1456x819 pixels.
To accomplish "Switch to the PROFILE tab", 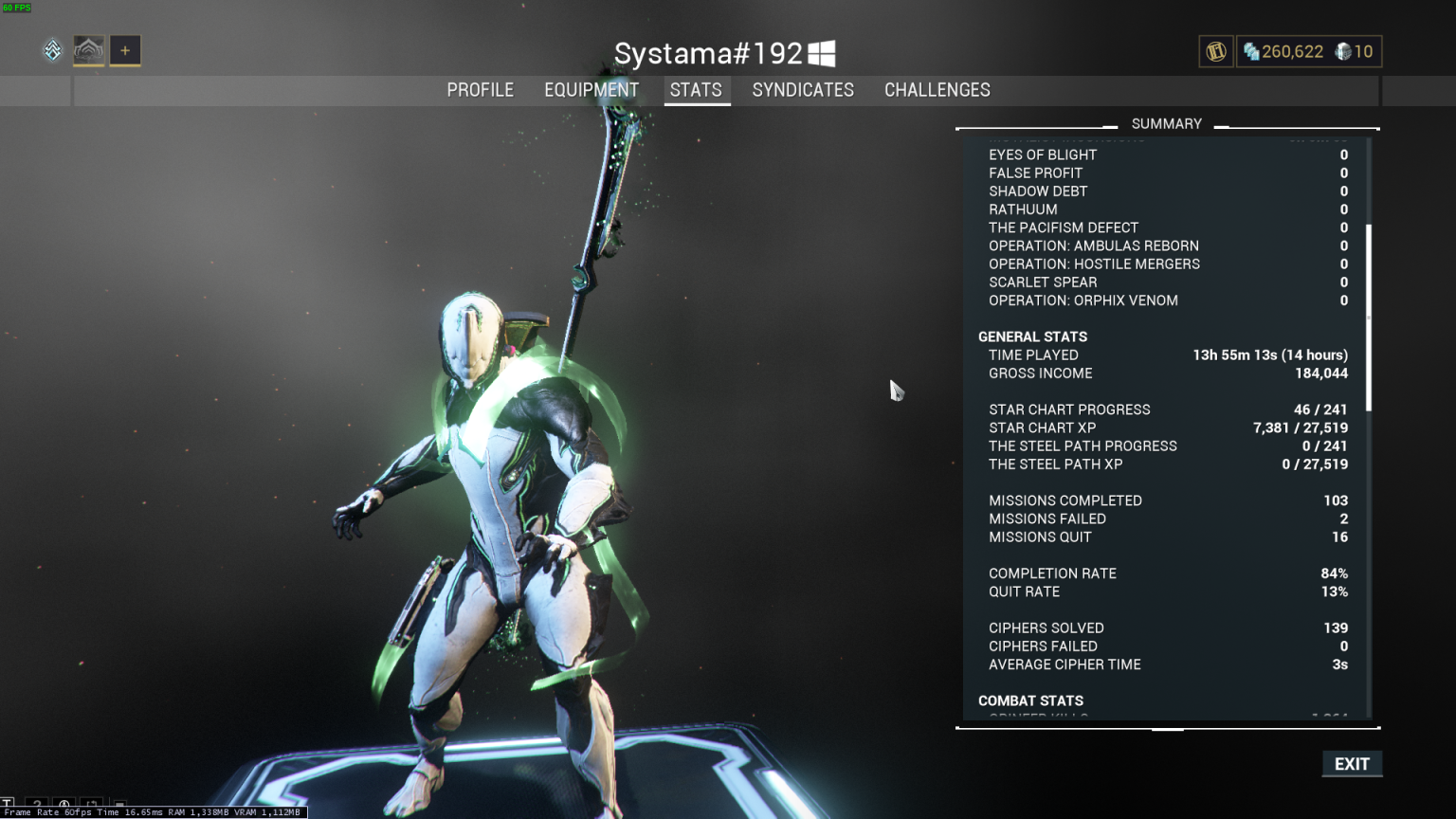I will point(481,90).
